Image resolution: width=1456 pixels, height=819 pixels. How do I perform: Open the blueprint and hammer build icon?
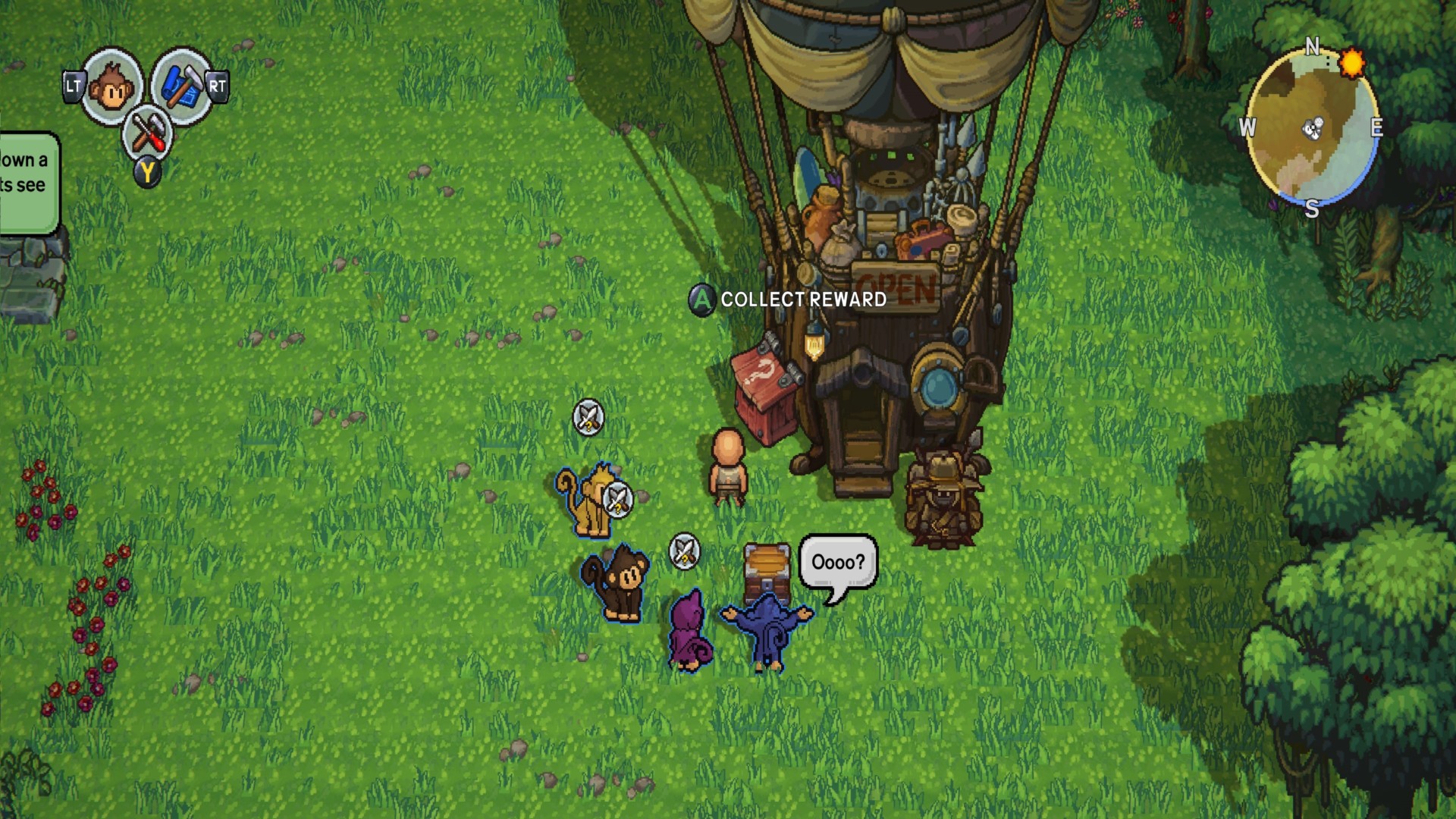pyautogui.click(x=180, y=86)
